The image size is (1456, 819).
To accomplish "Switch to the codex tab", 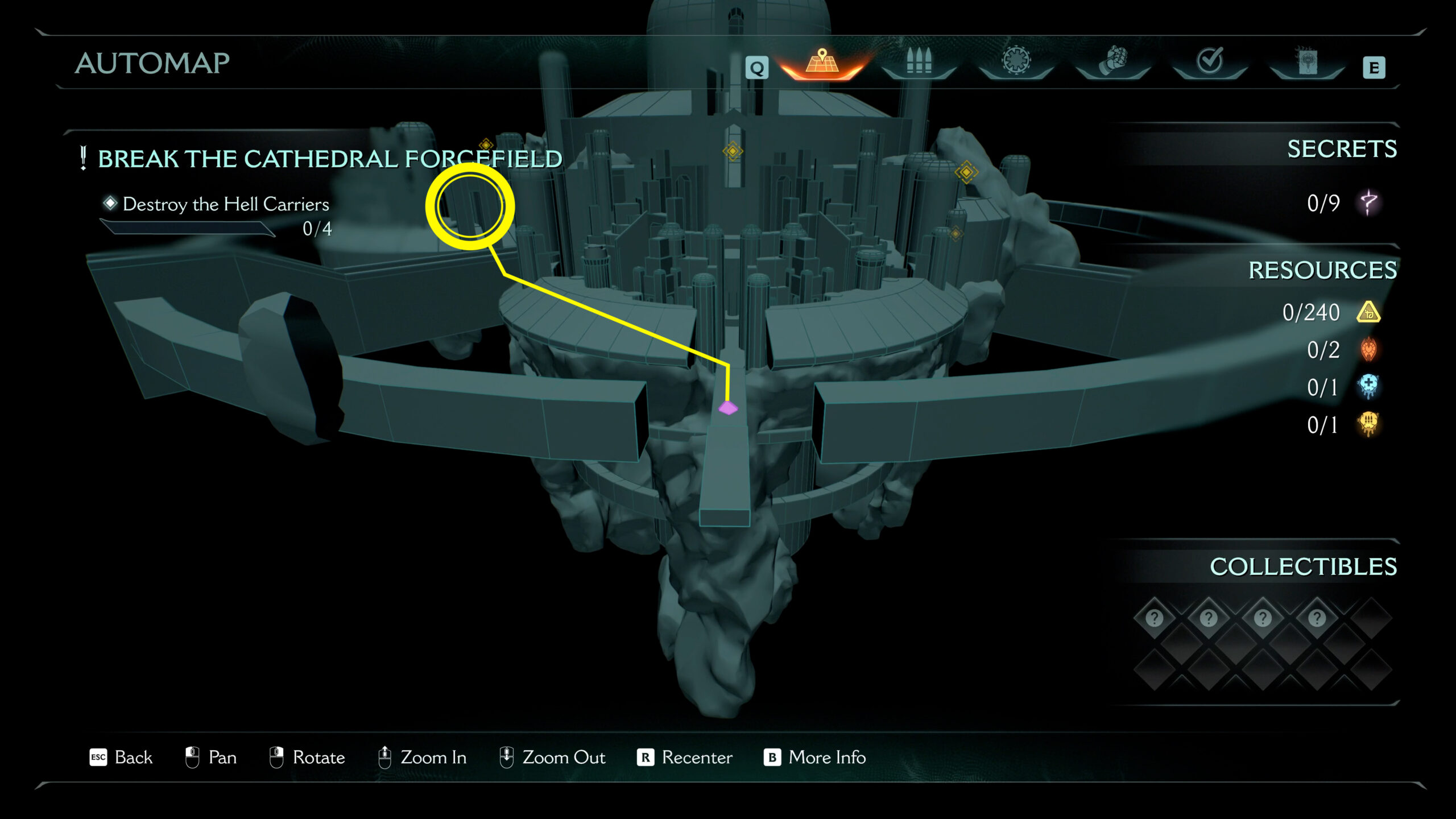I will (x=1306, y=61).
